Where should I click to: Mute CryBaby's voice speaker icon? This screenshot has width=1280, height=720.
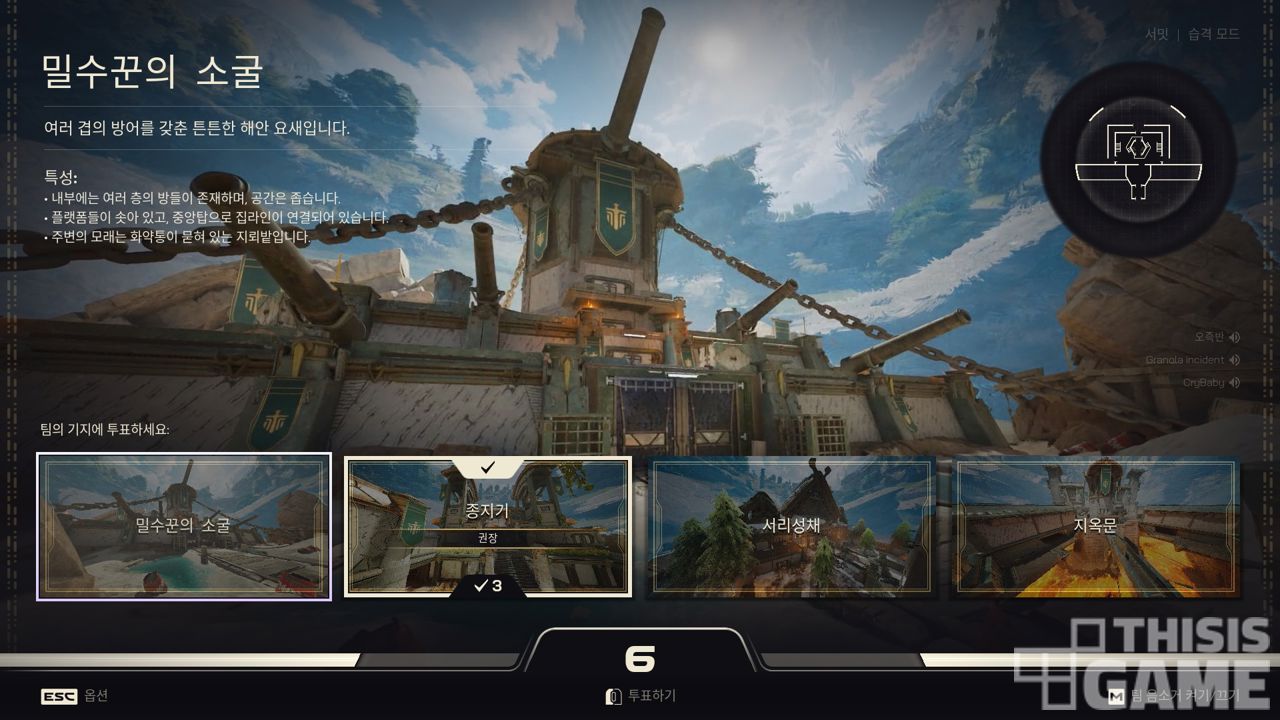(x=1235, y=383)
